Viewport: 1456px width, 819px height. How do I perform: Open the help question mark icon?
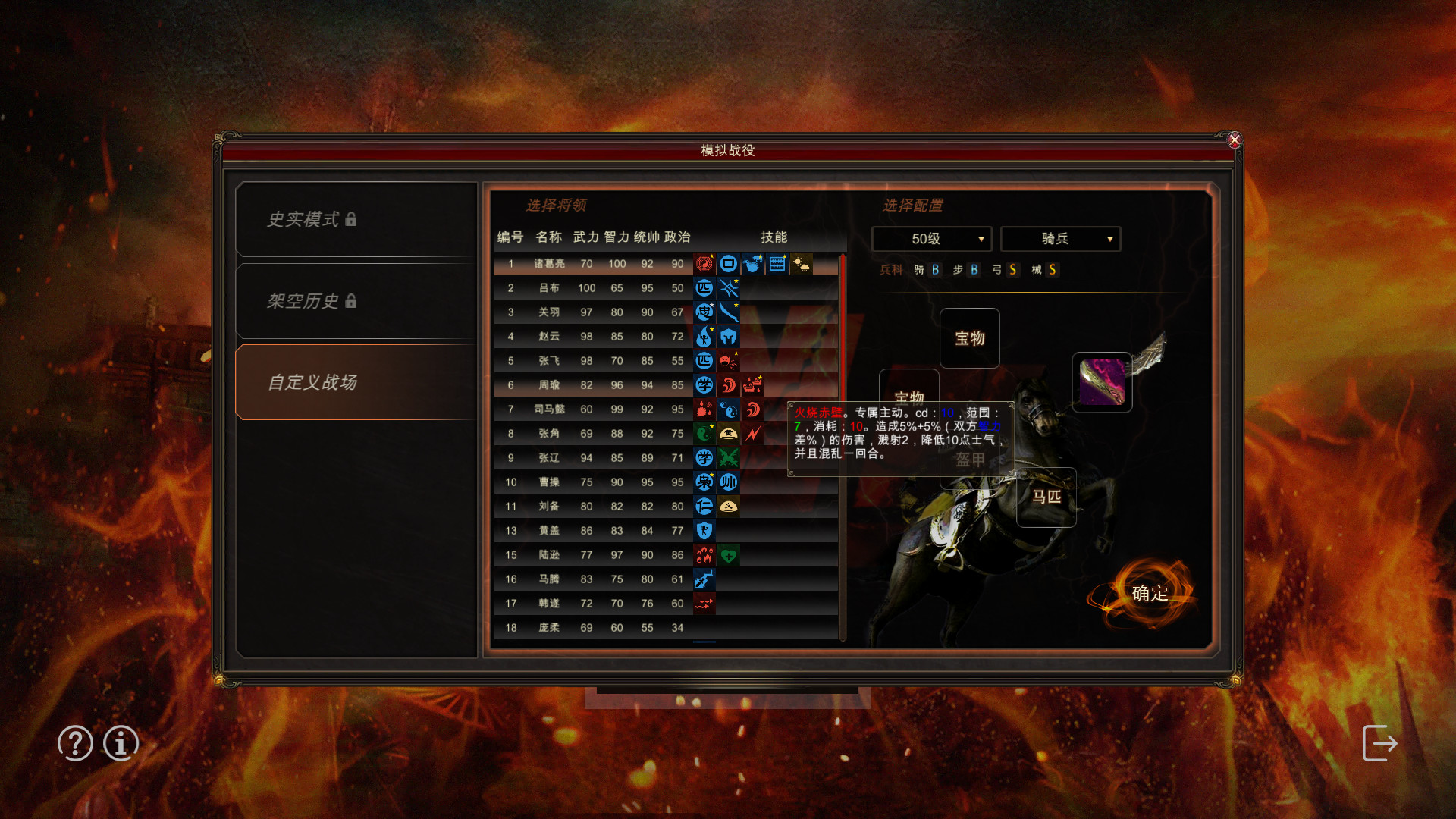point(74,744)
